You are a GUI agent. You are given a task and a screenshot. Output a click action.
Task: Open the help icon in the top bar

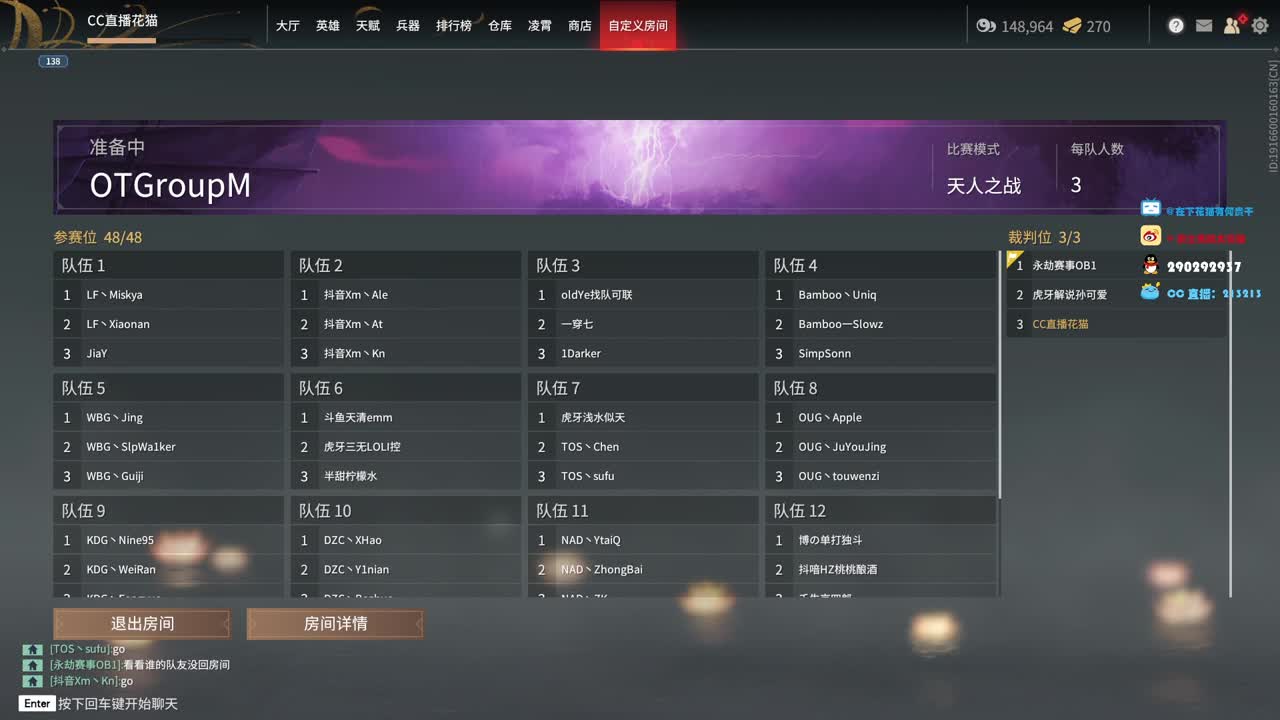coord(1176,26)
